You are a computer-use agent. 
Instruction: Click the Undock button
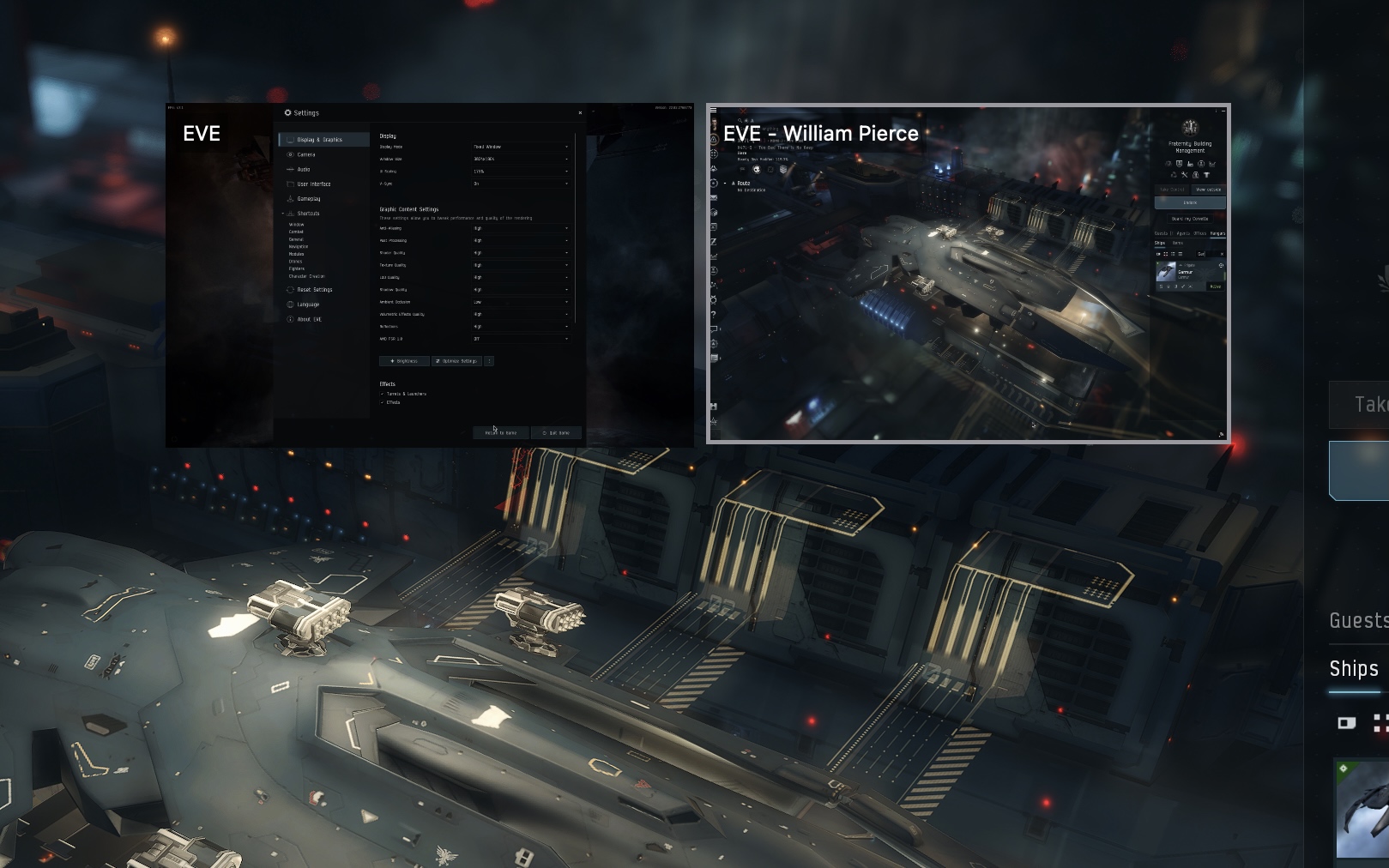tap(1190, 202)
